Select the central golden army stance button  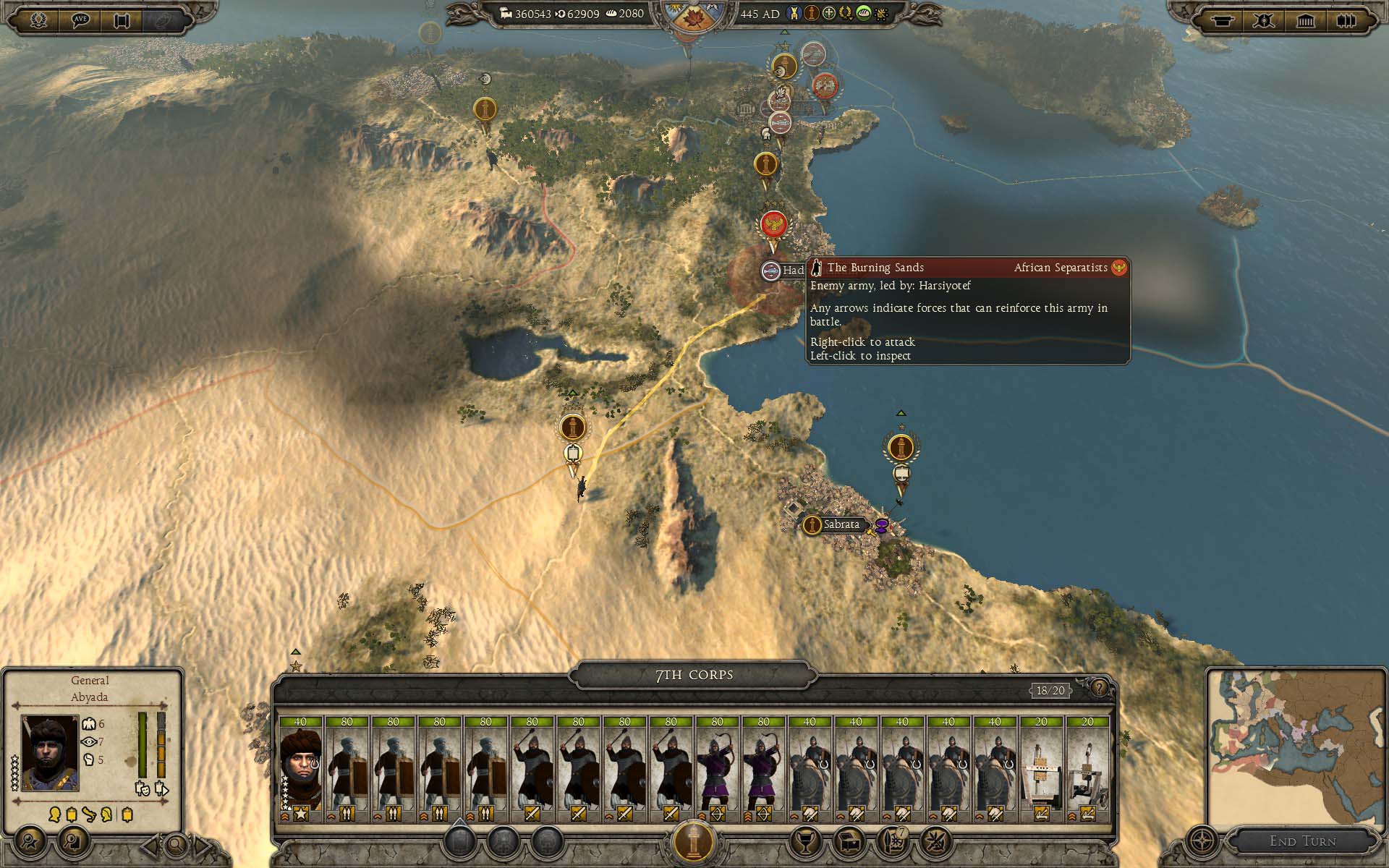(694, 841)
